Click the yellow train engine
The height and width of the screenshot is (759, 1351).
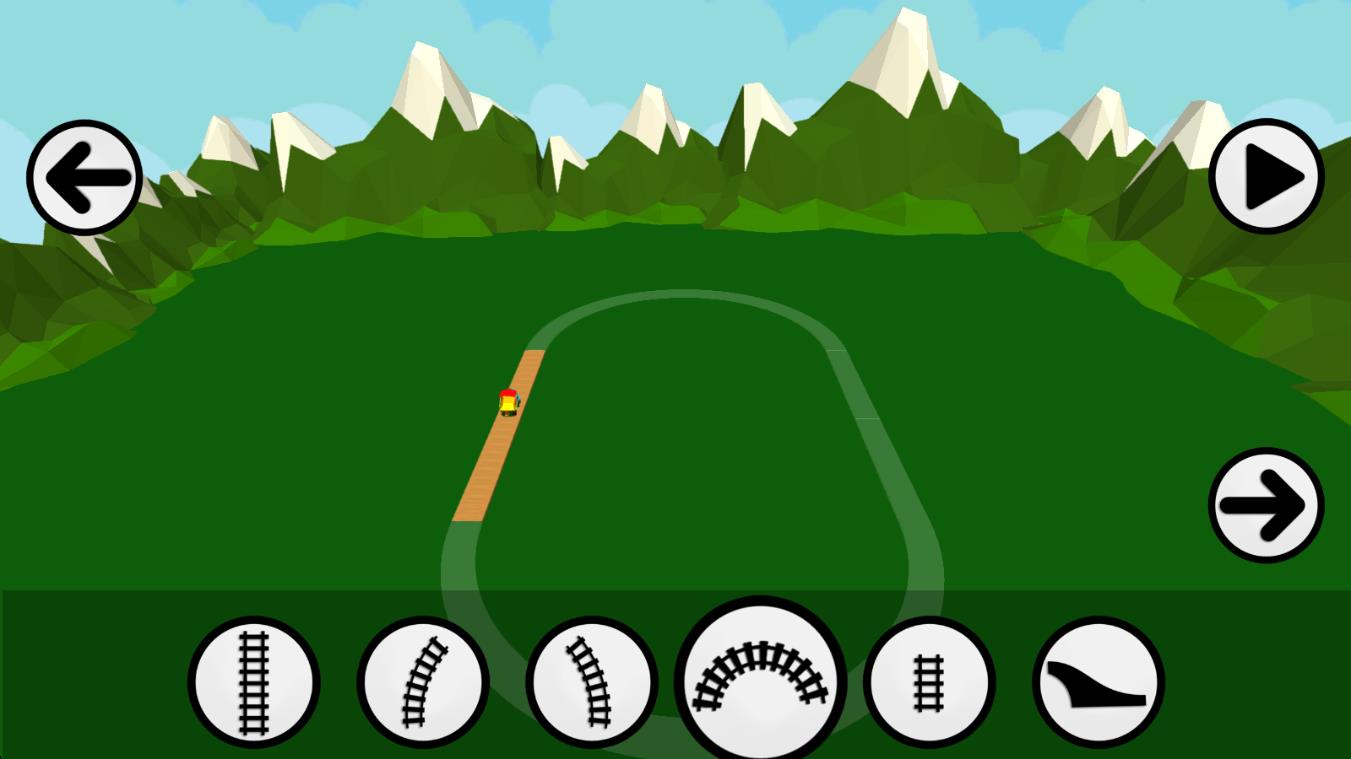point(508,400)
